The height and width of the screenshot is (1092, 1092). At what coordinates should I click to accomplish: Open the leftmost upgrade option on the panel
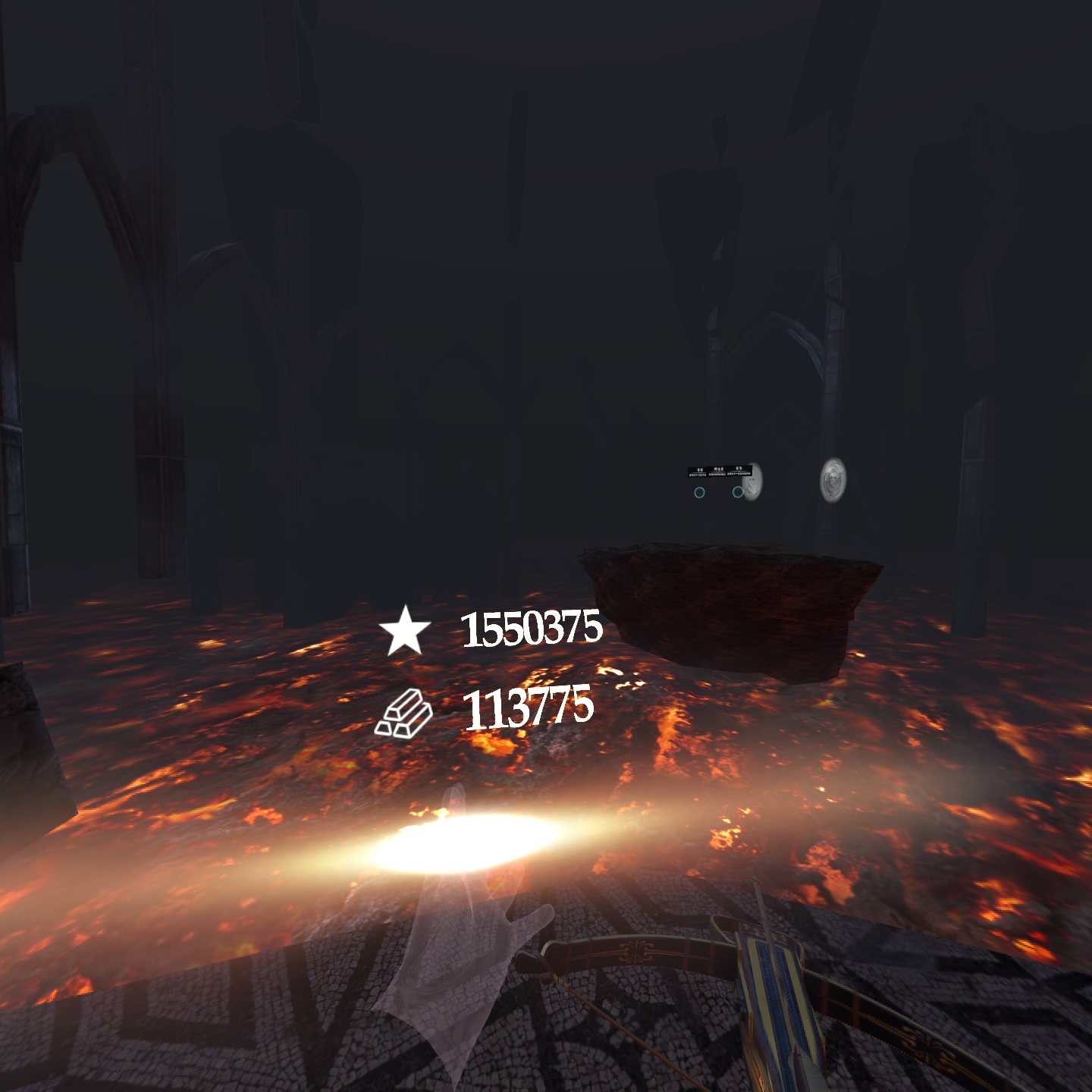[698, 470]
